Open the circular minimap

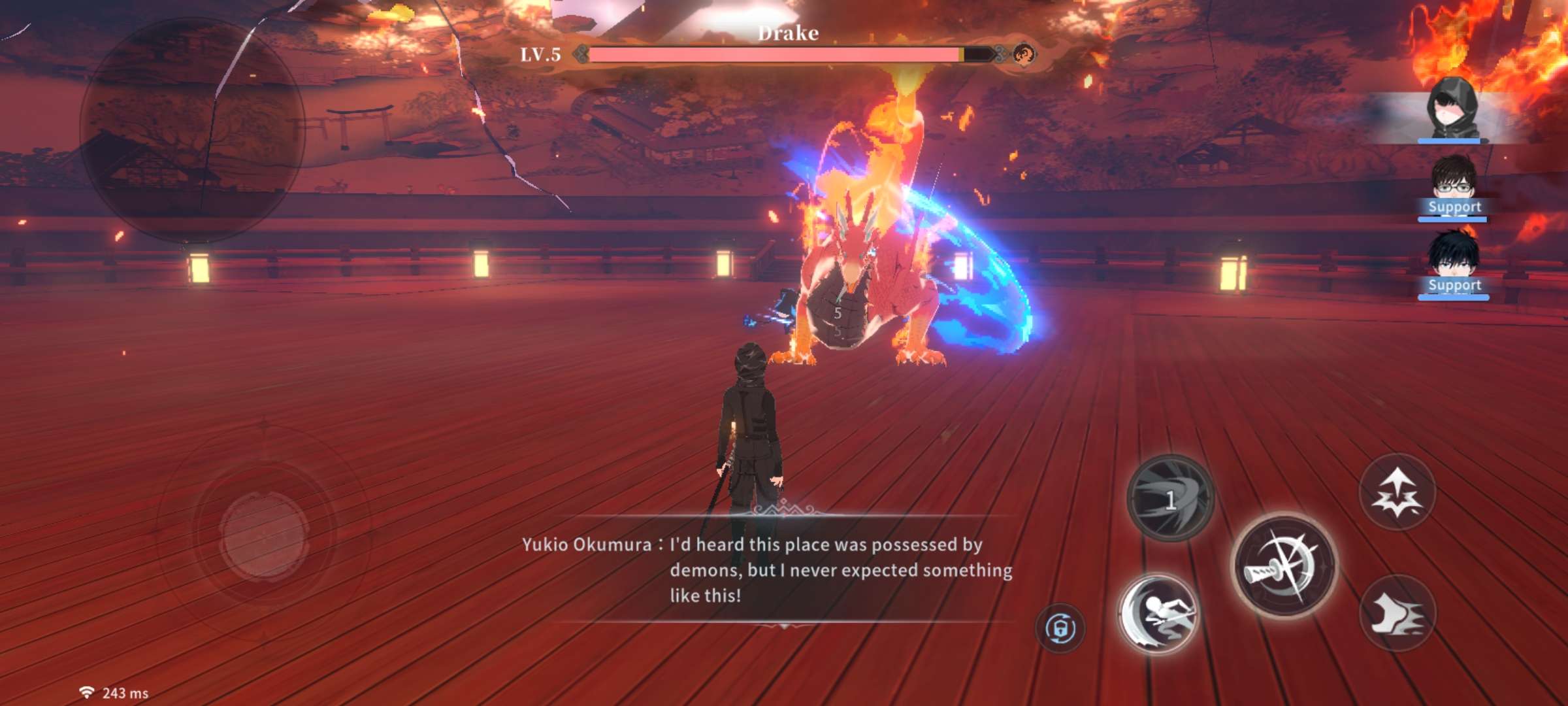click(x=192, y=129)
